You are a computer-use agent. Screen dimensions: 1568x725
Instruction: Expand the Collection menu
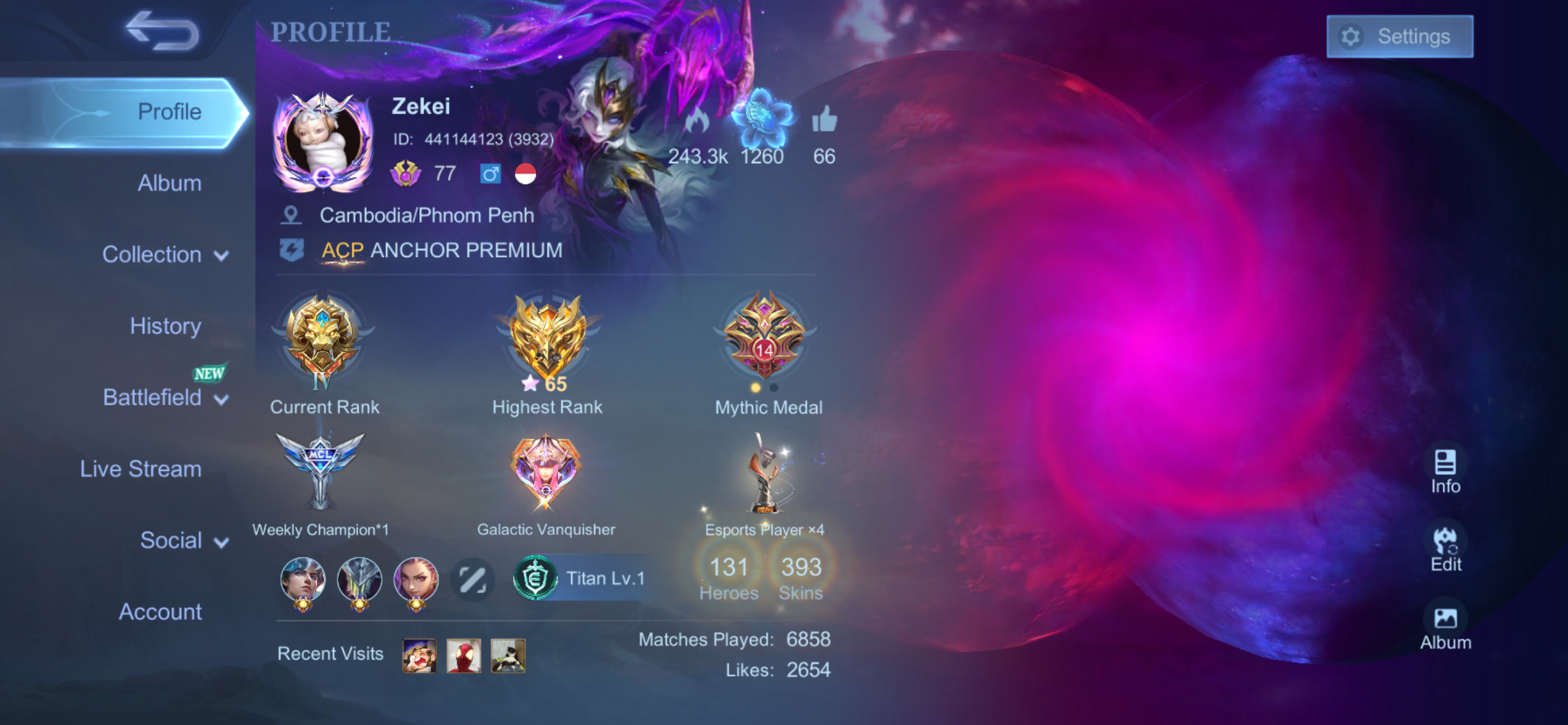(x=165, y=255)
